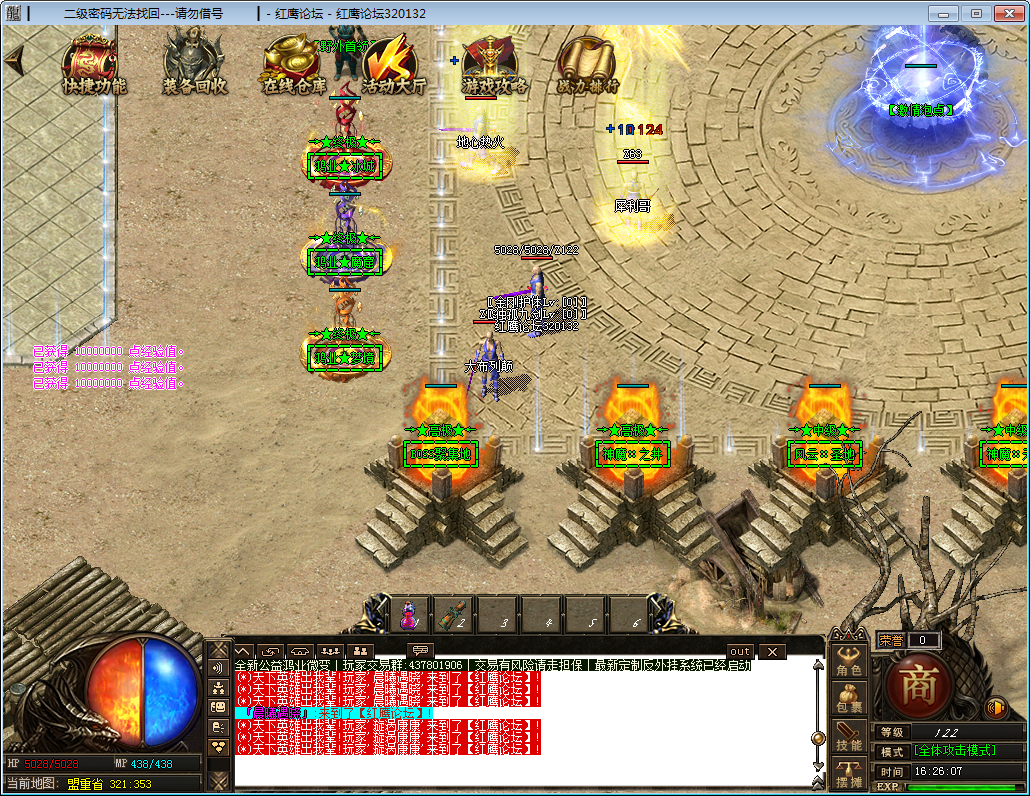
Task: Use the red potion in hotbar slot 1
Action: tap(409, 614)
